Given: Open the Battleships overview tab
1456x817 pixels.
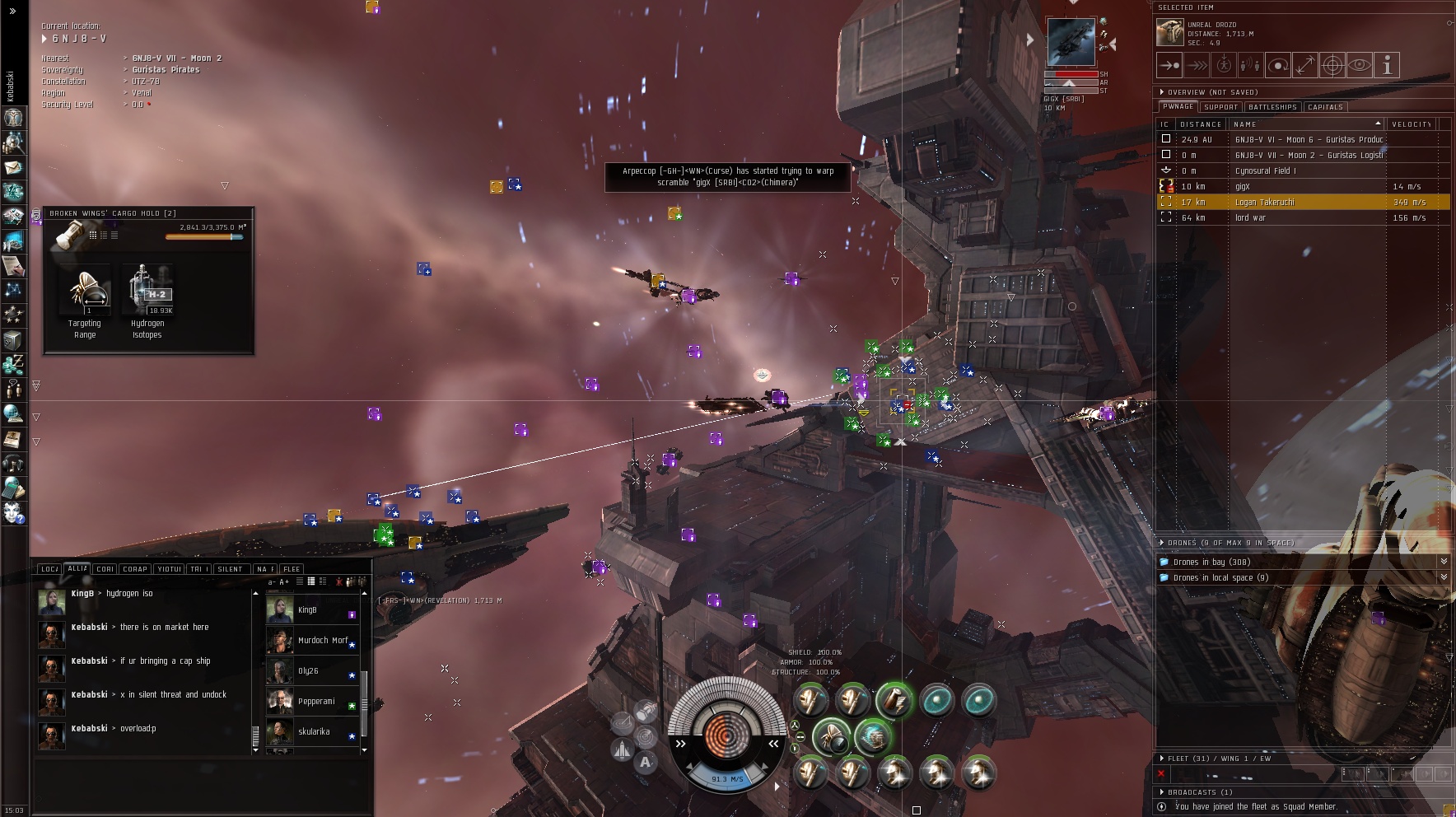Looking at the screenshot, I should 1272,107.
